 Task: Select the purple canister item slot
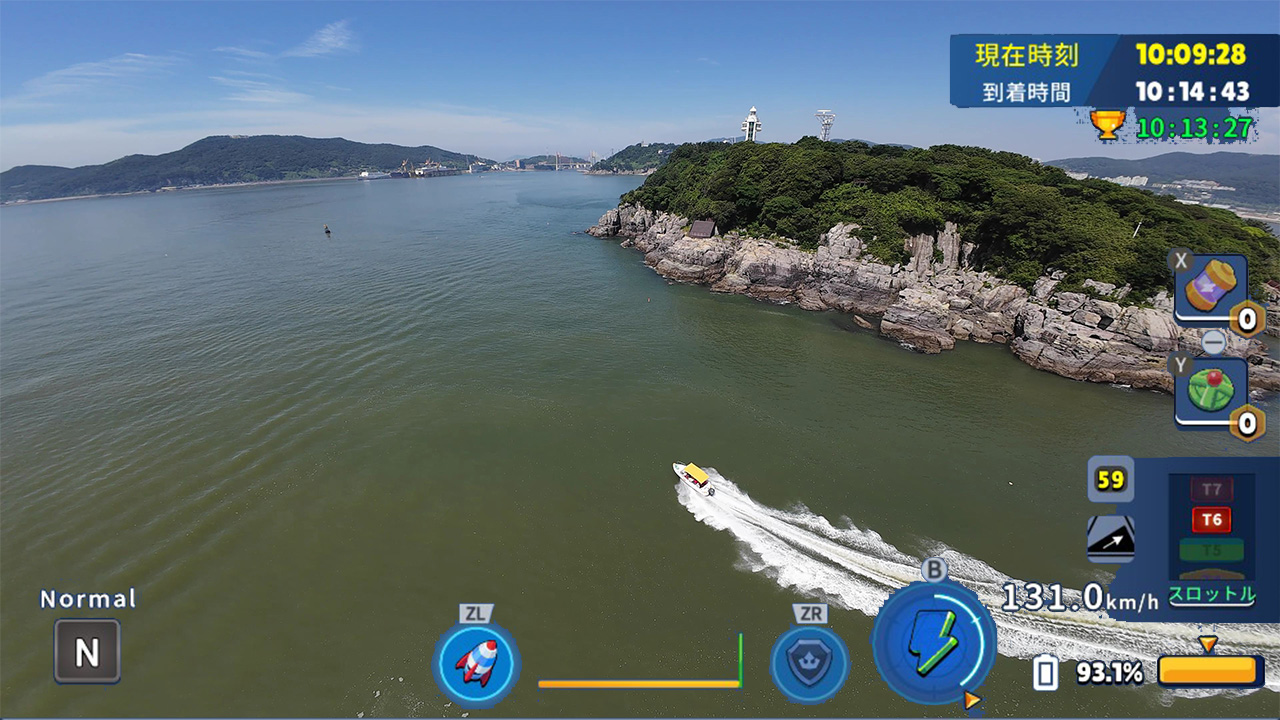pos(1210,288)
